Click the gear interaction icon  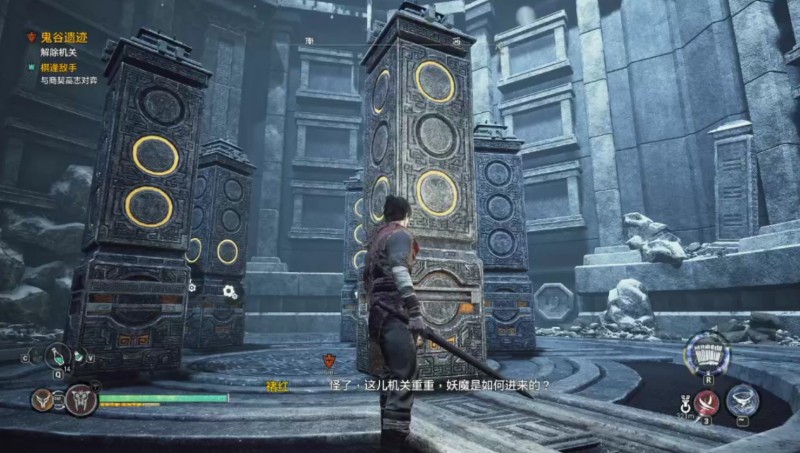[x=230, y=291]
